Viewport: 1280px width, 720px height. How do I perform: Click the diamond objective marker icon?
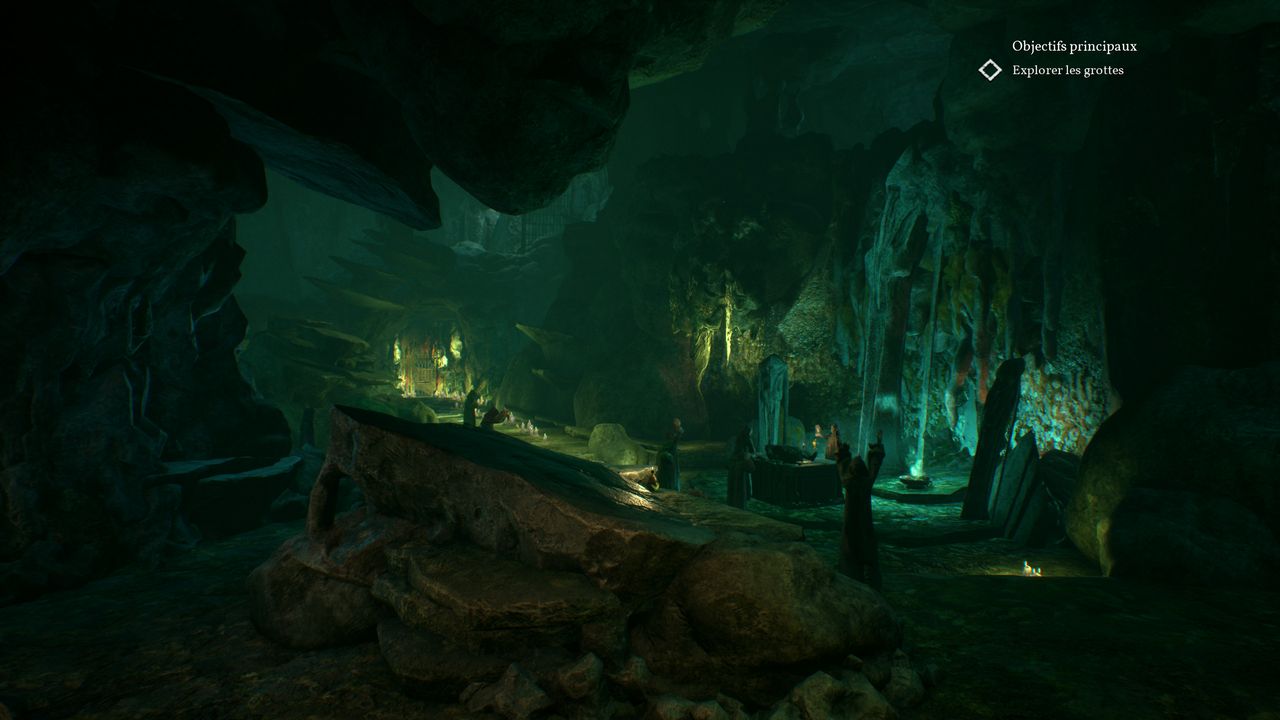(990, 70)
